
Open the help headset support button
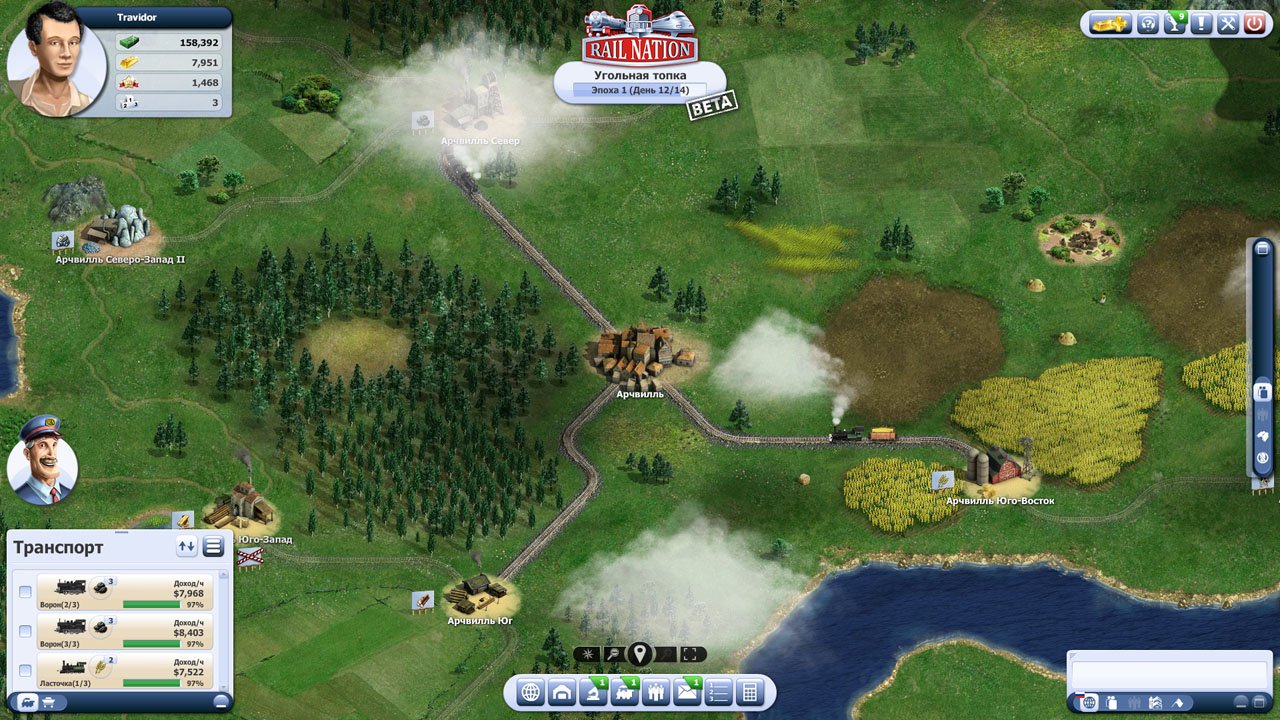point(1149,23)
